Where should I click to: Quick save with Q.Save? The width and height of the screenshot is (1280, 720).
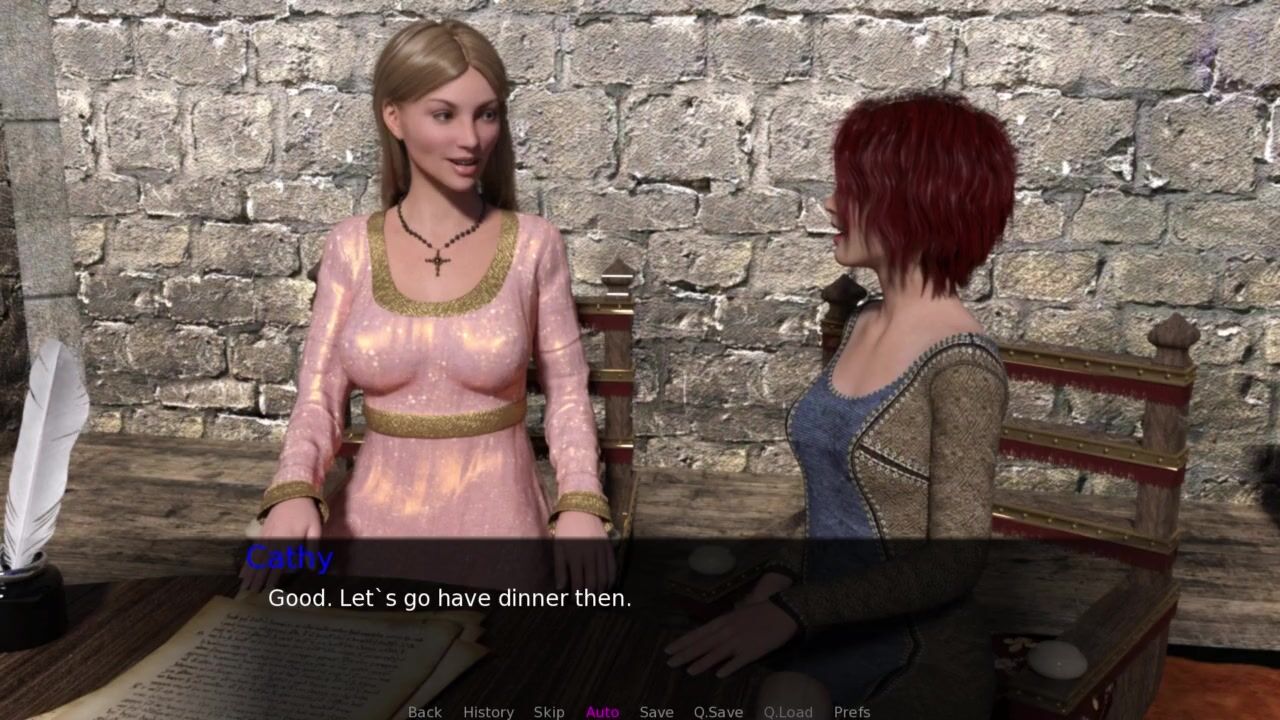tap(718, 712)
